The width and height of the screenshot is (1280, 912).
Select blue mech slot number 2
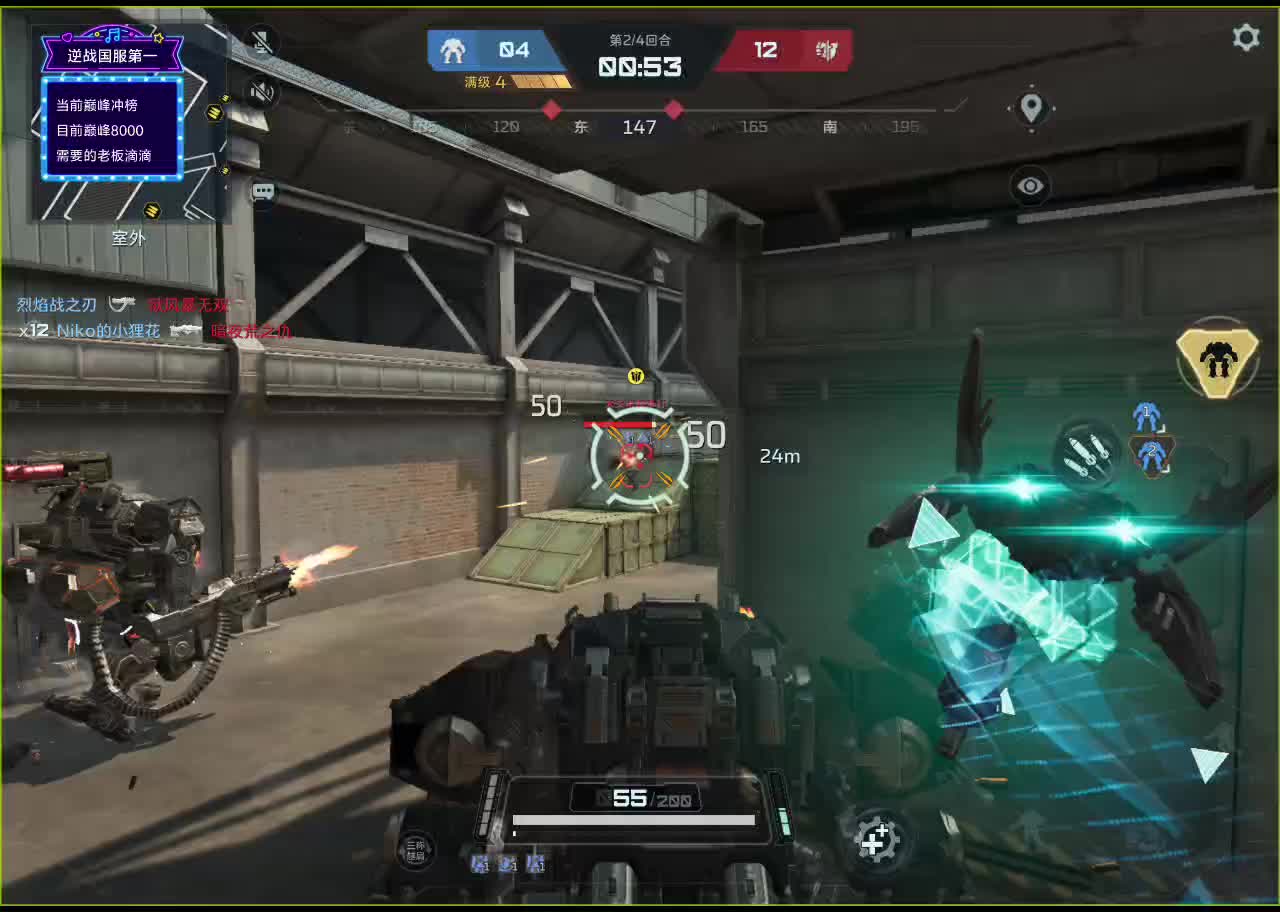(1152, 455)
